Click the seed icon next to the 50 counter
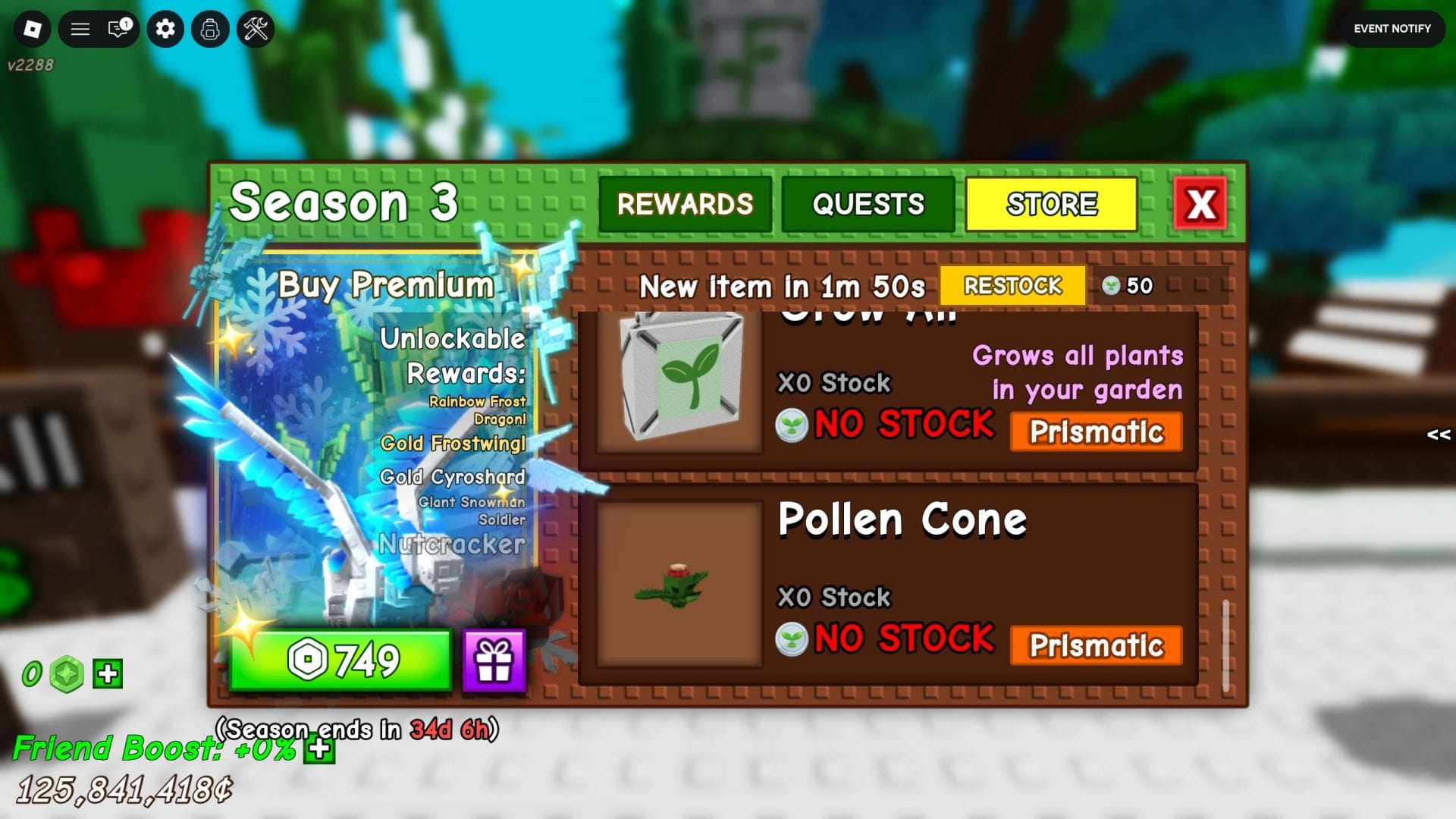This screenshot has height=819, width=1456. pyautogui.click(x=1112, y=286)
